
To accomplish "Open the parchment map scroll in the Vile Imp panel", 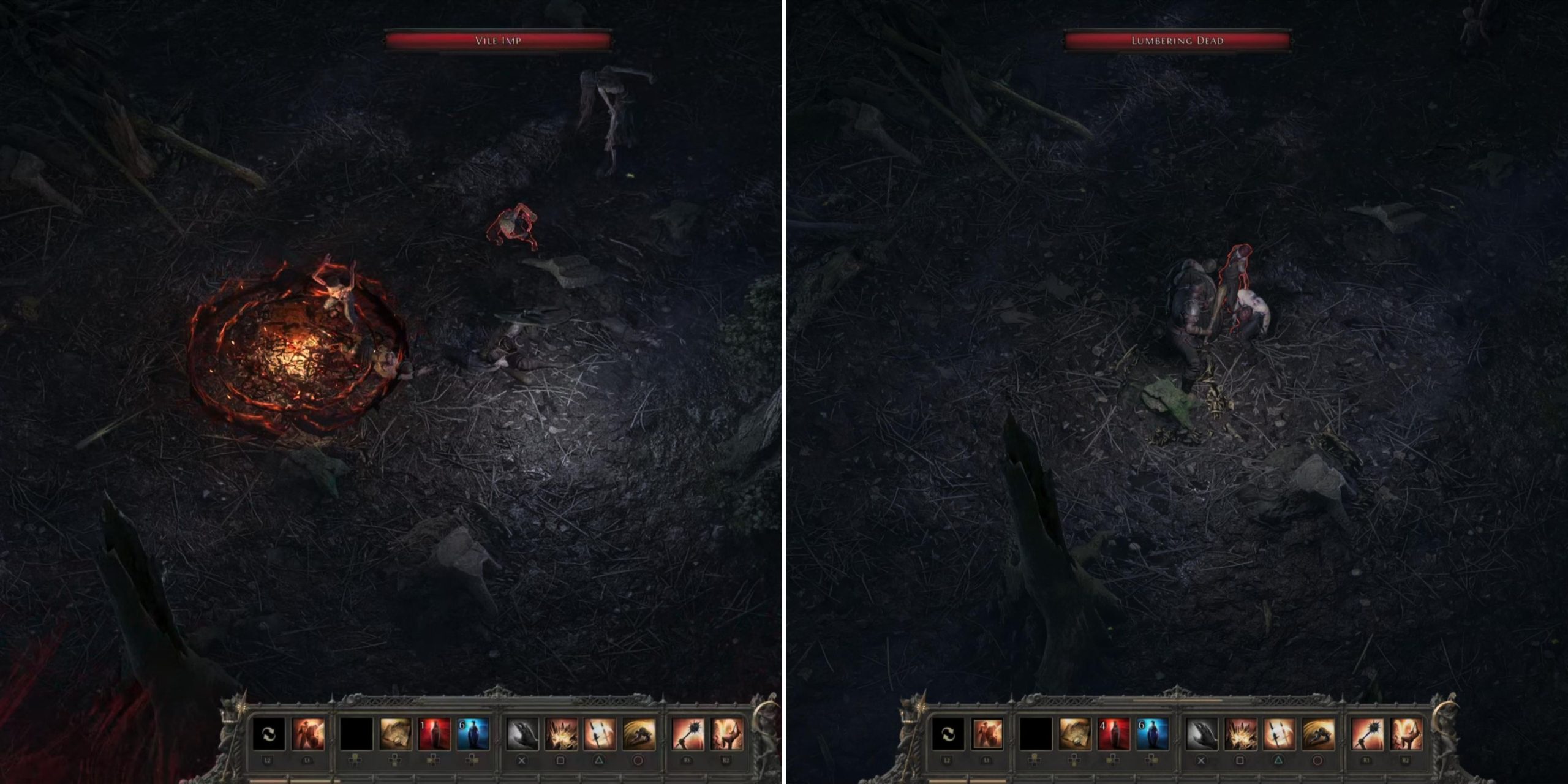I will coord(395,734).
